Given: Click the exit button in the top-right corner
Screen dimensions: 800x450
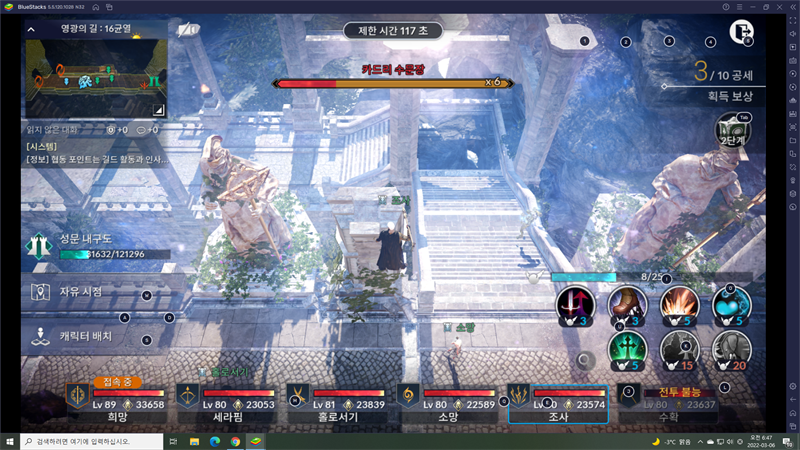Looking at the screenshot, I should [x=741, y=32].
